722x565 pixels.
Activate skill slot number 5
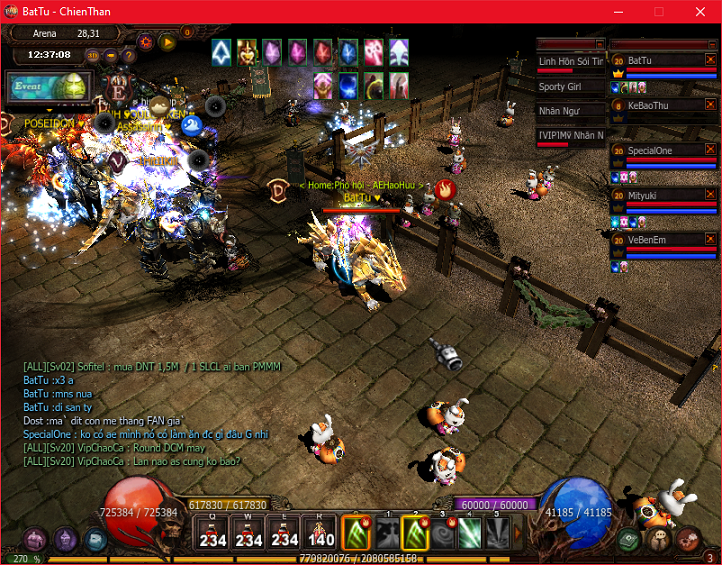[x=497, y=532]
